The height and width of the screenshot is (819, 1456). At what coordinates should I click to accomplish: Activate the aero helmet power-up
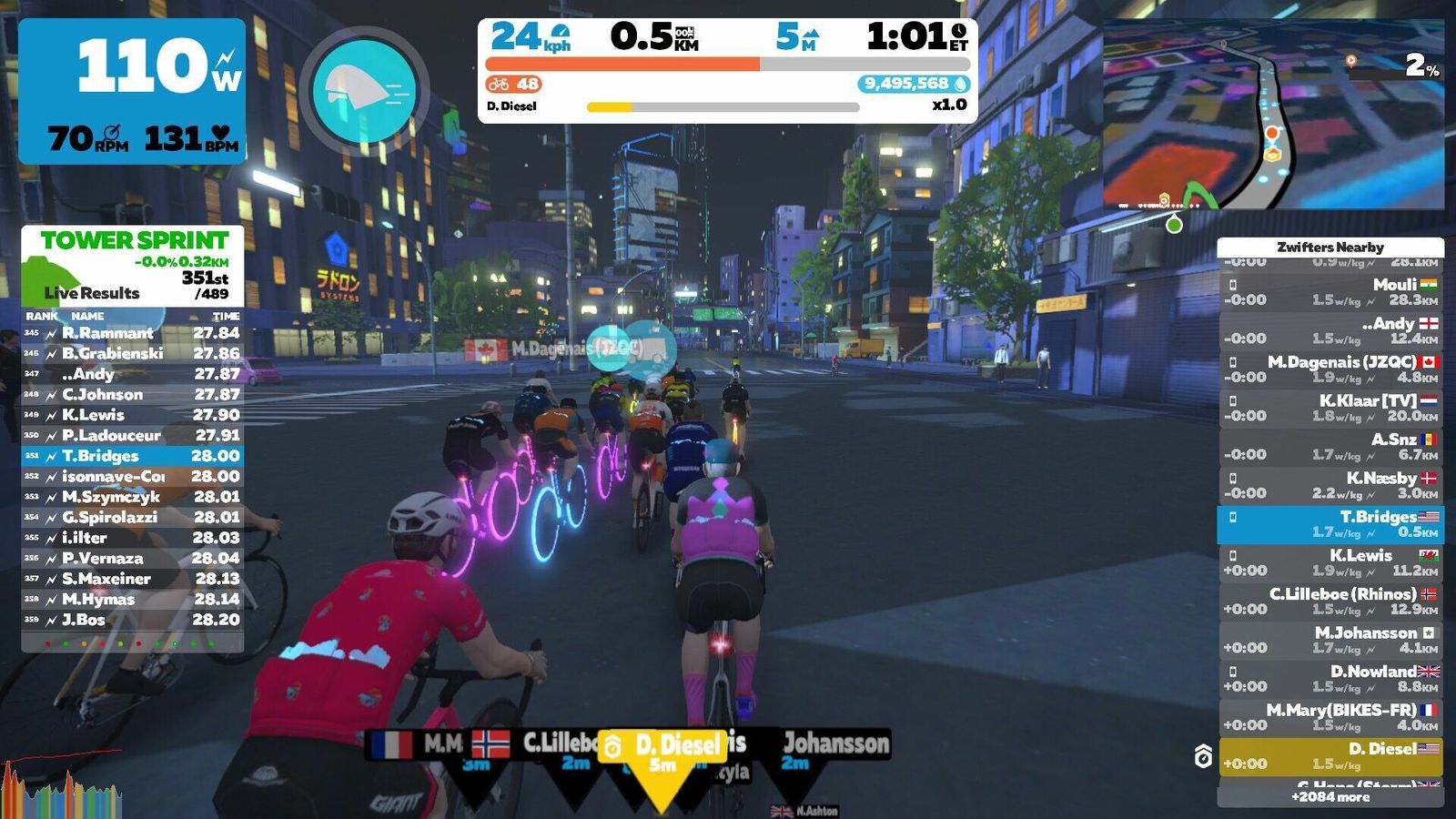coord(364,91)
